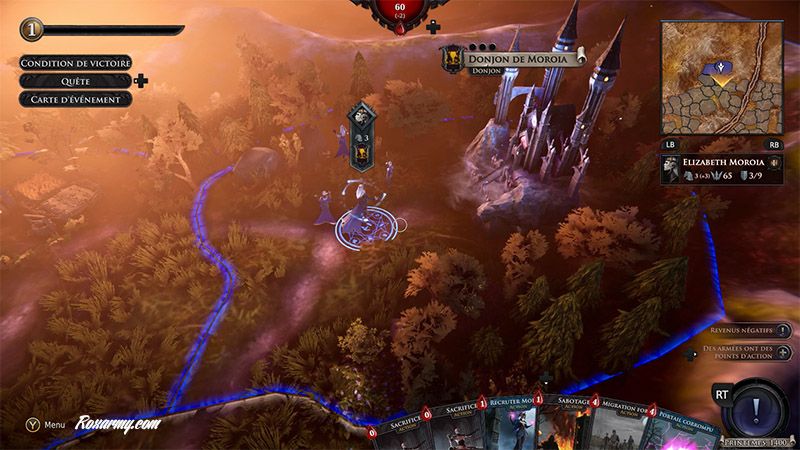800x450 pixels.
Task: Select the Elizabeth Moroia hero panel
Action: pos(721,167)
